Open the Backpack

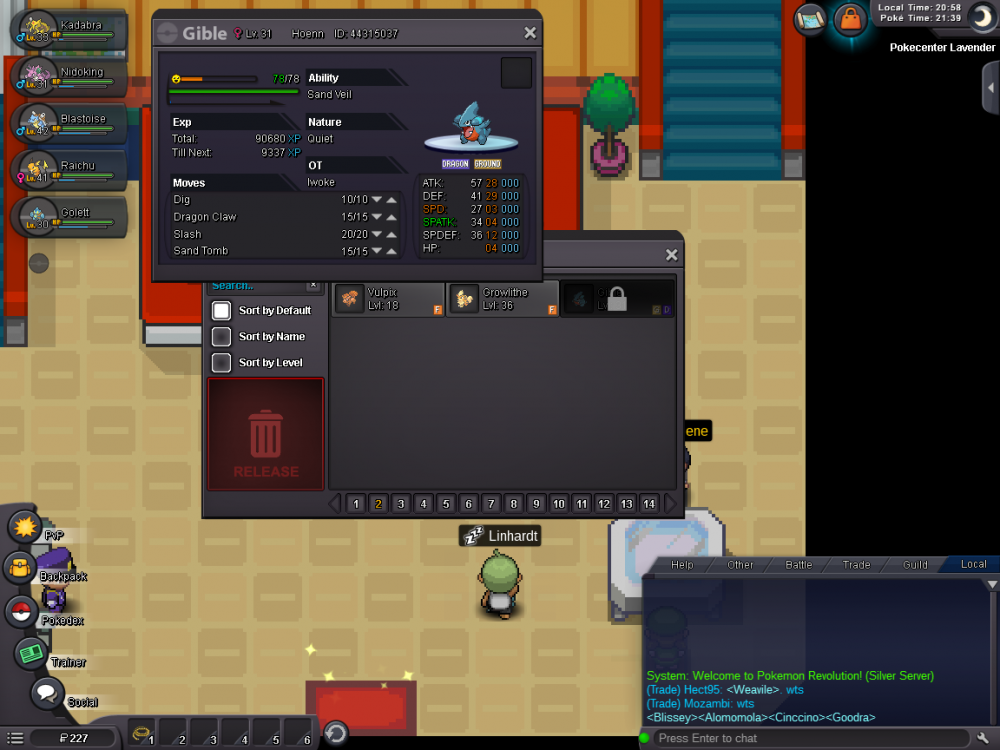coord(20,569)
